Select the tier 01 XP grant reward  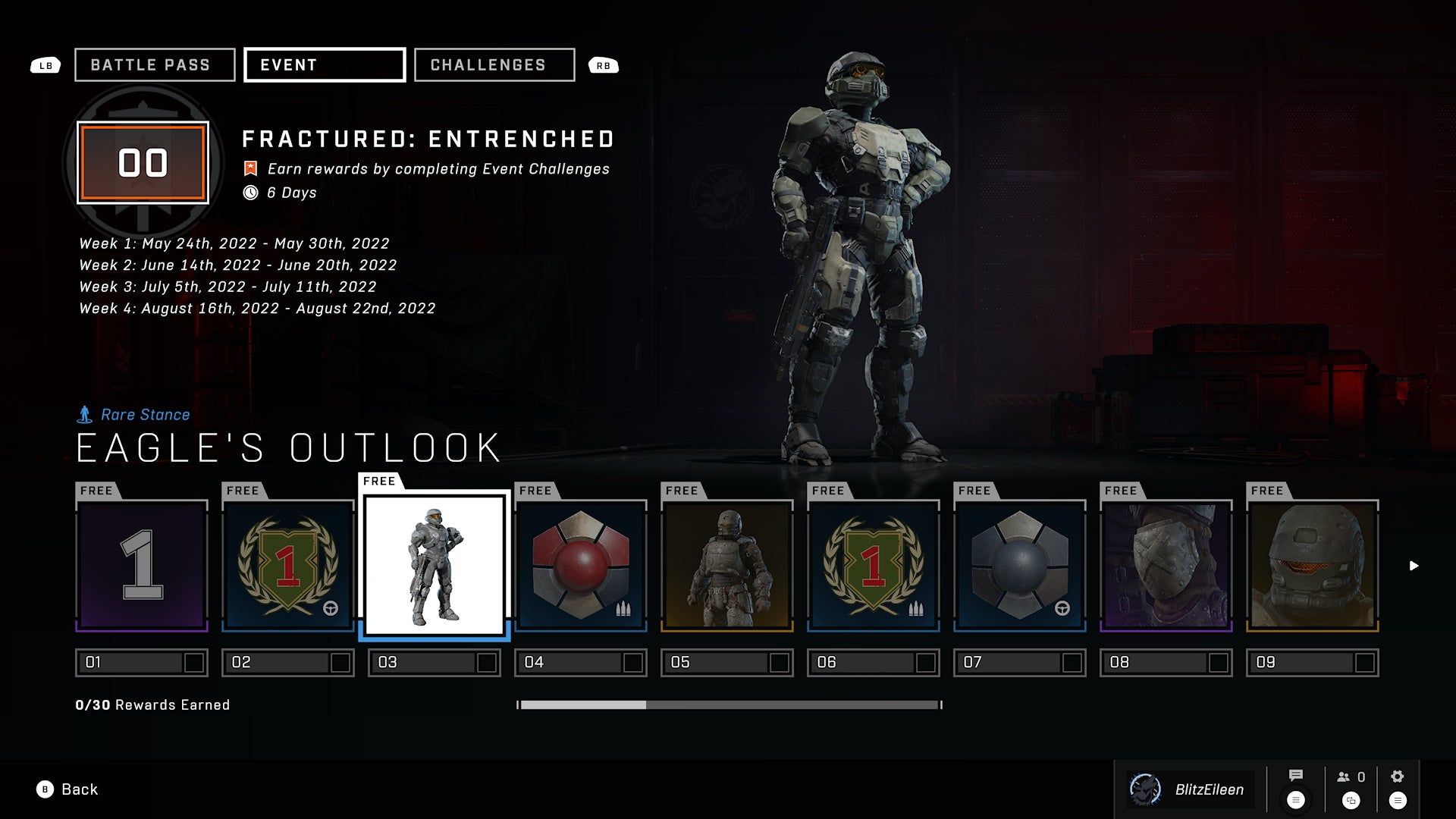tap(142, 566)
